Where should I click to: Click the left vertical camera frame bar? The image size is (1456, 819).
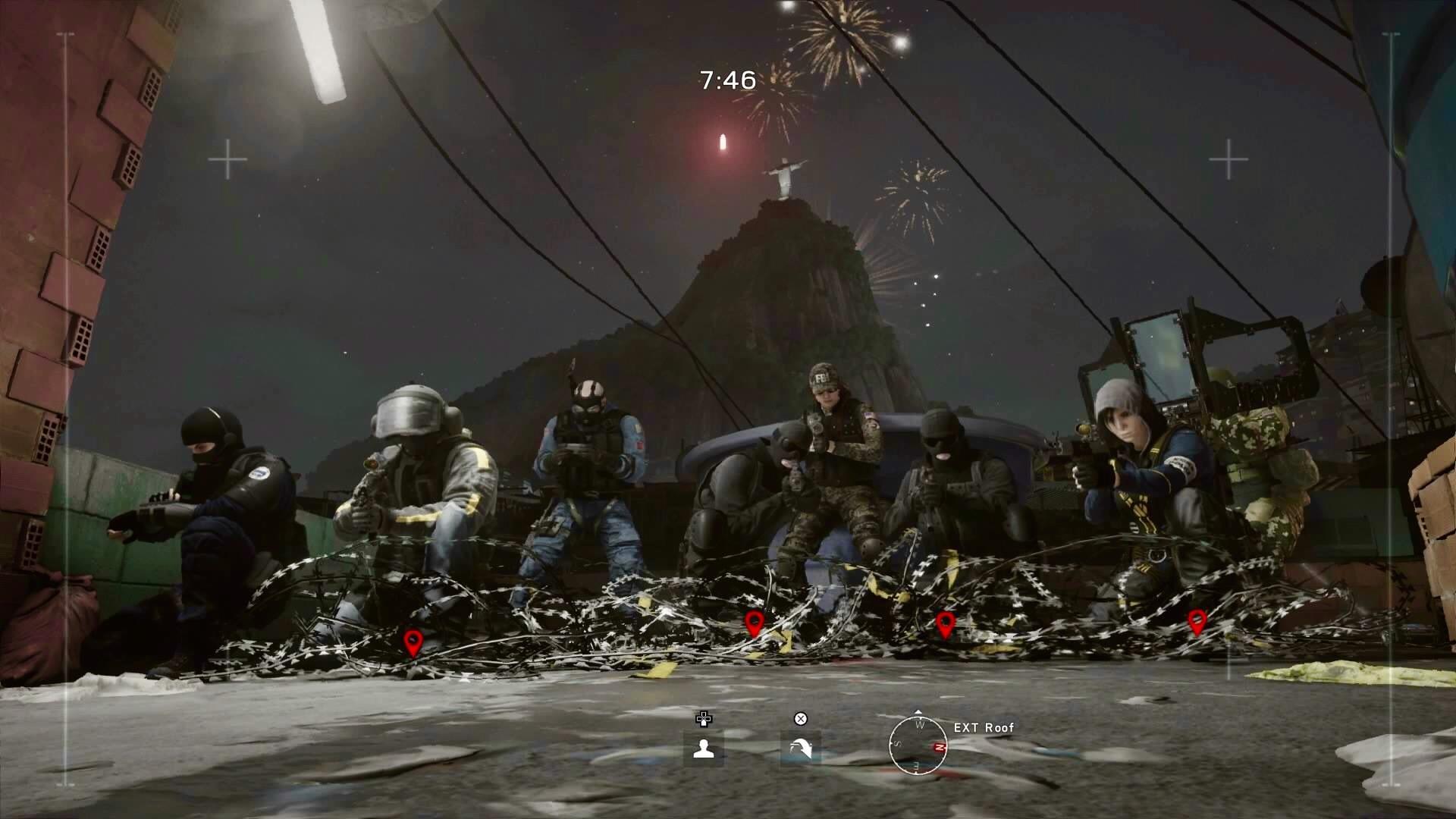click(68, 409)
